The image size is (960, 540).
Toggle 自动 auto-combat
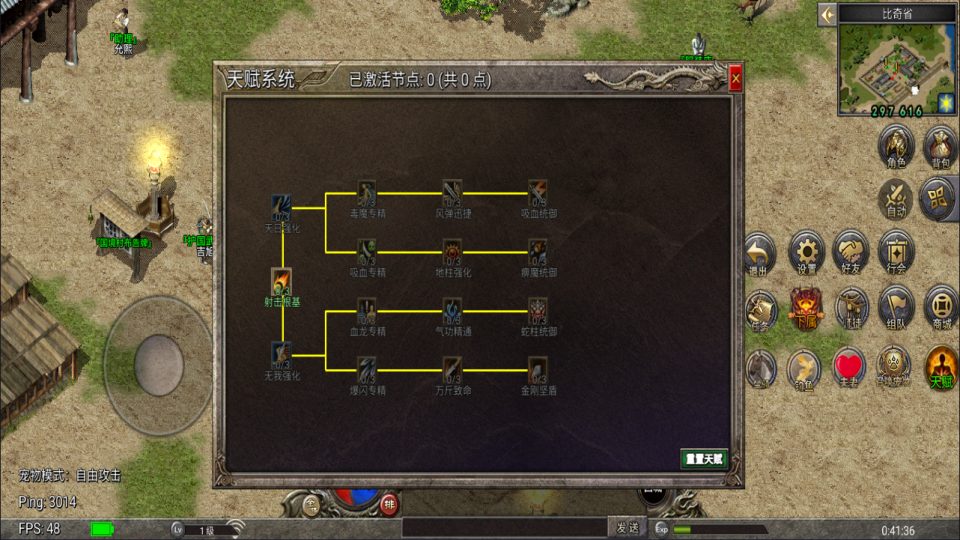coord(896,199)
